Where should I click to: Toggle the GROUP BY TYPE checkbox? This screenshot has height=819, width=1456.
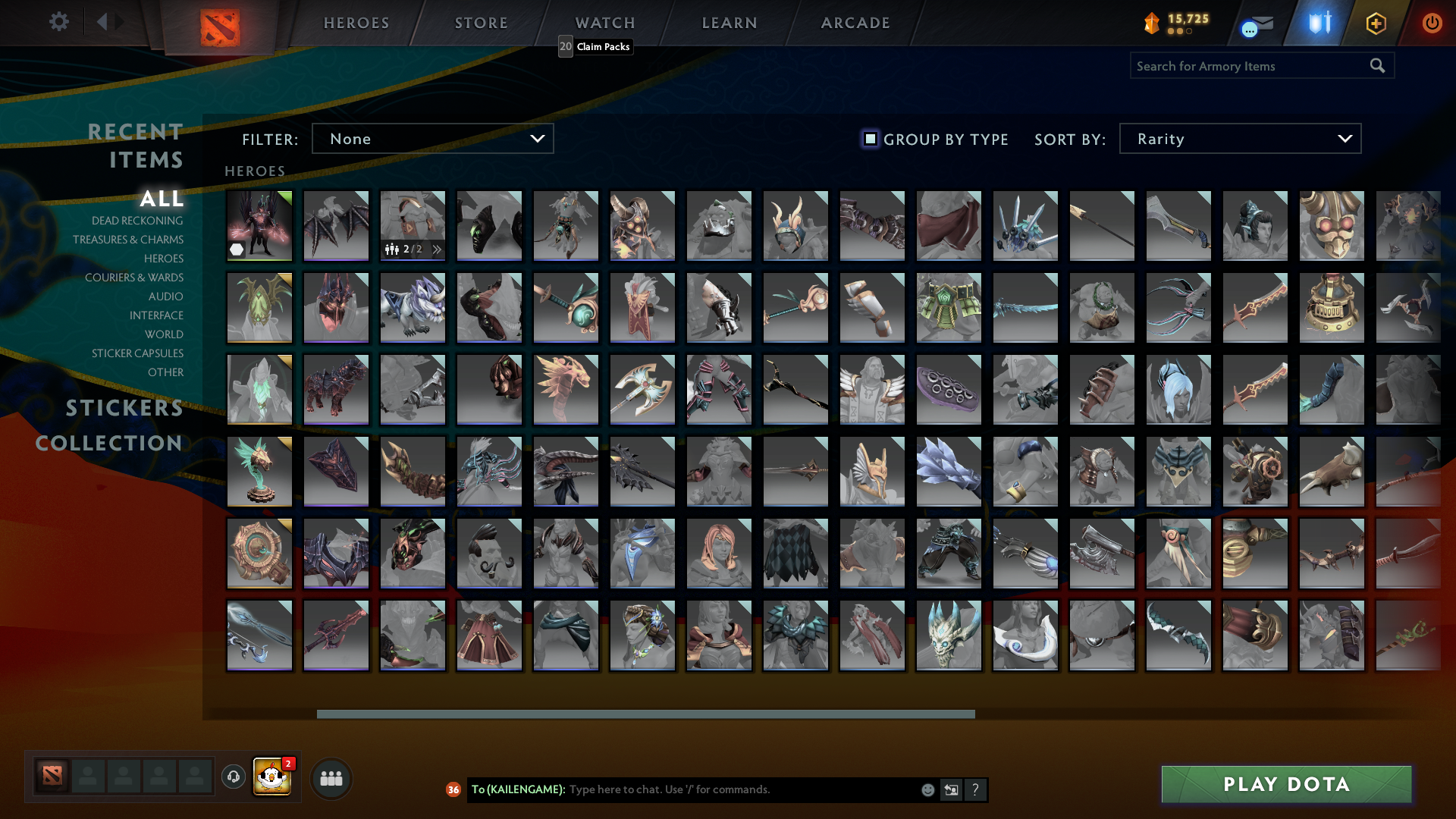[870, 139]
